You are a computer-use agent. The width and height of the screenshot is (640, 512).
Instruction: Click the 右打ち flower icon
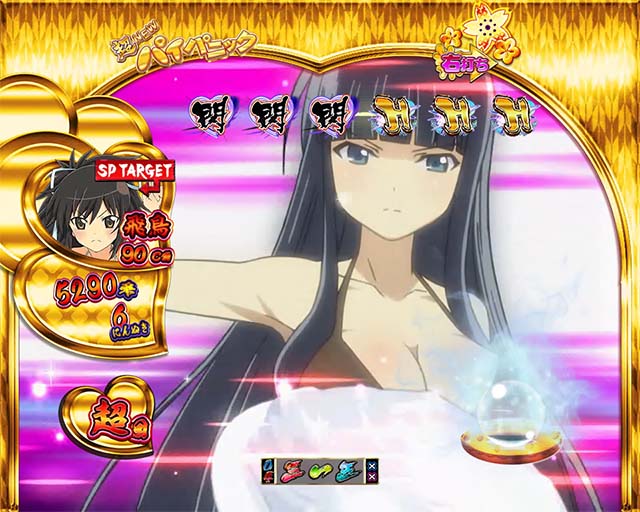[476, 51]
